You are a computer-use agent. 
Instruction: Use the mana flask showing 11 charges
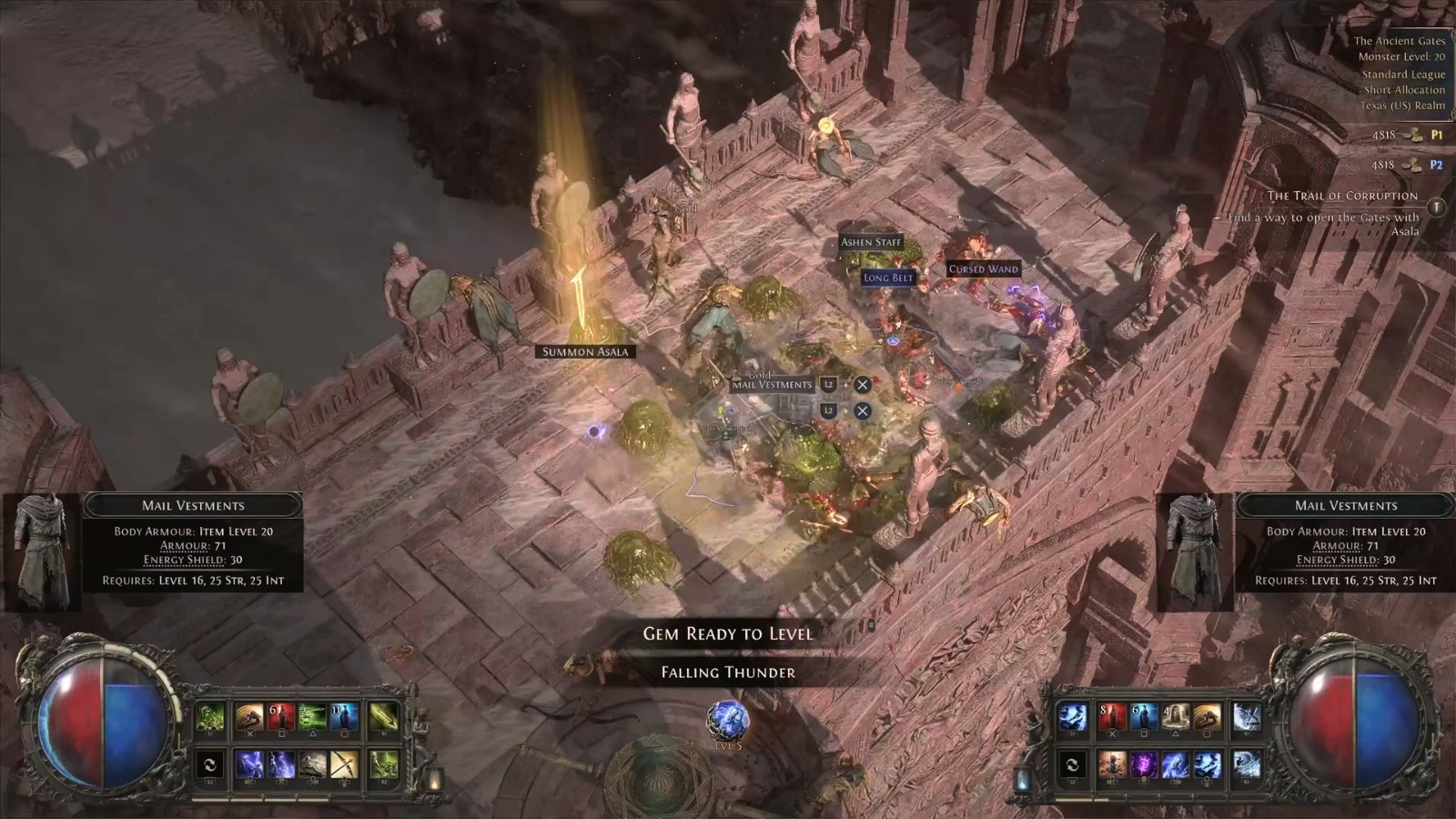pos(344,718)
